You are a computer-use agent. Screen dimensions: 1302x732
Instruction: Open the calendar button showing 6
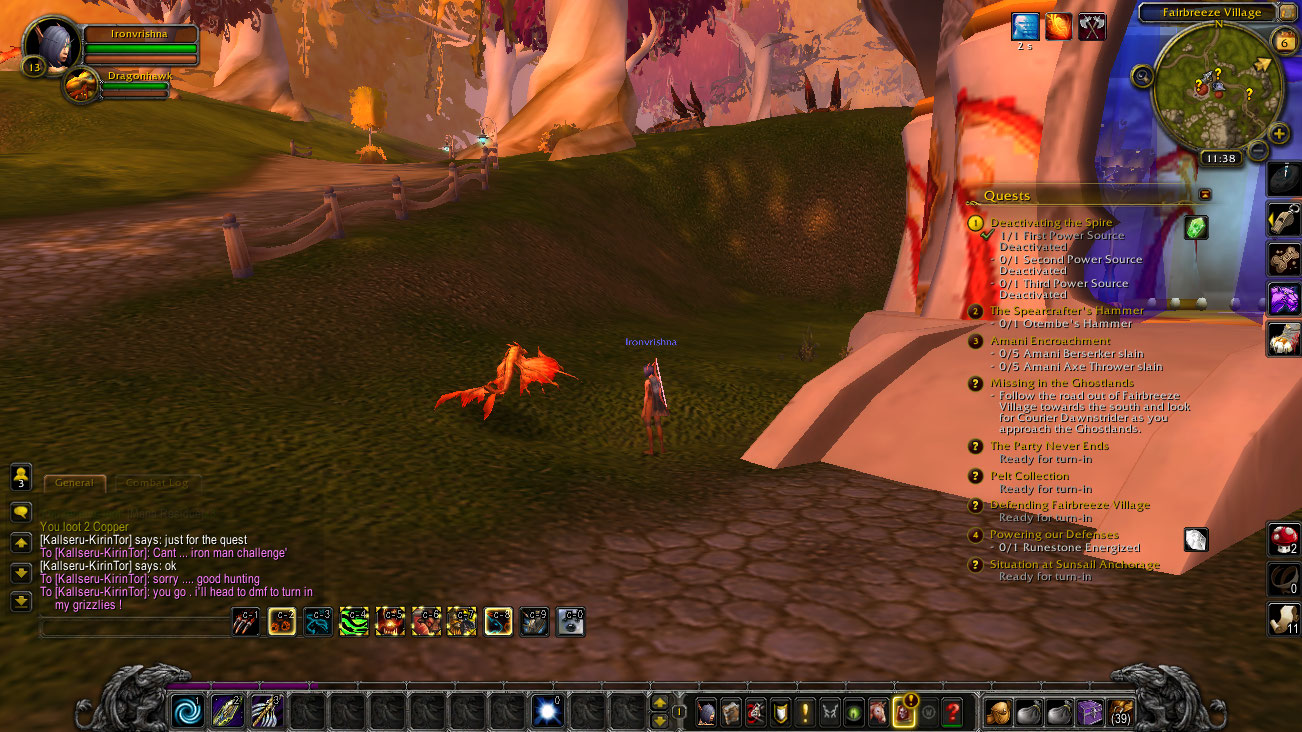pos(1283,41)
